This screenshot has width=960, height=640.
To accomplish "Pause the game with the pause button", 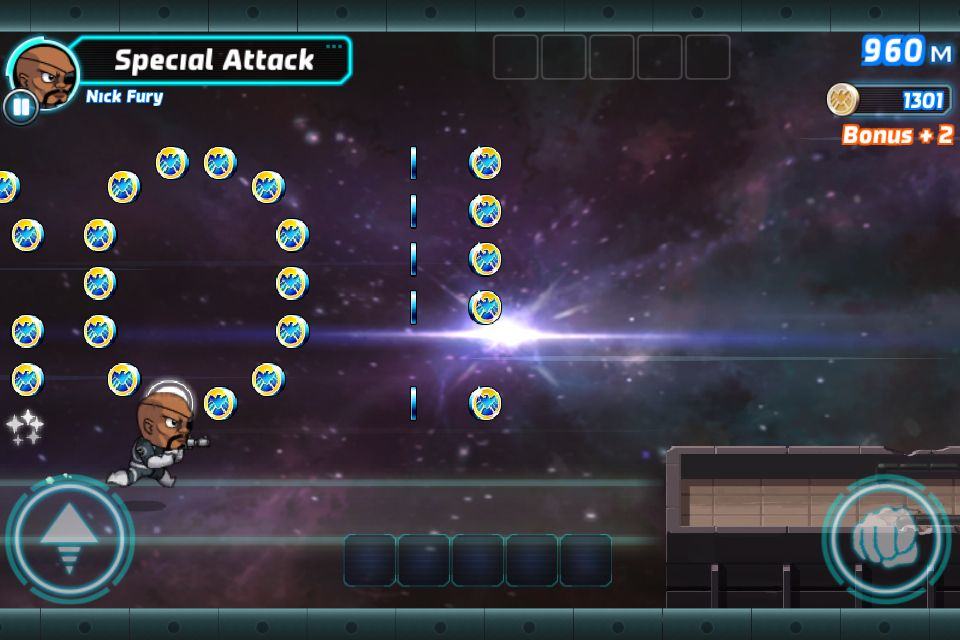I will pos(20,106).
